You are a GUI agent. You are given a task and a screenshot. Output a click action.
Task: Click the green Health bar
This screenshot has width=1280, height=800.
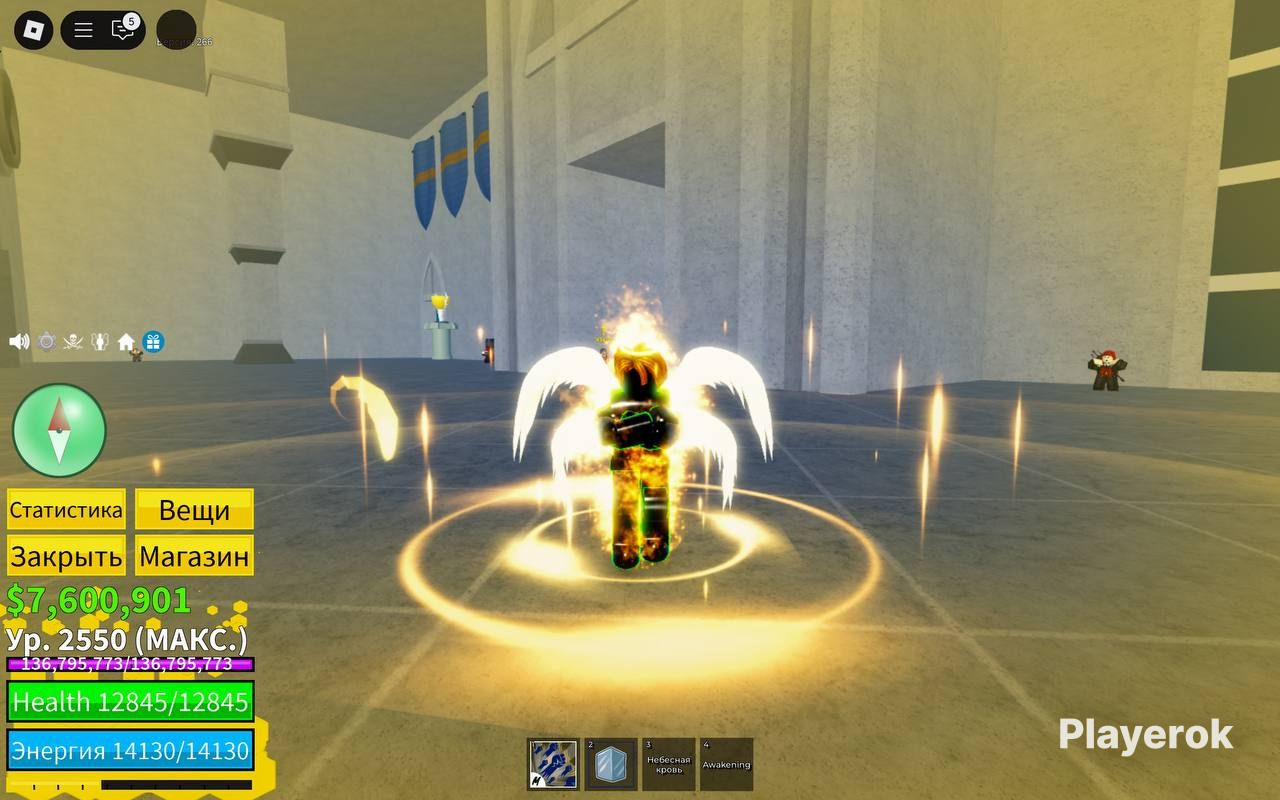point(132,703)
